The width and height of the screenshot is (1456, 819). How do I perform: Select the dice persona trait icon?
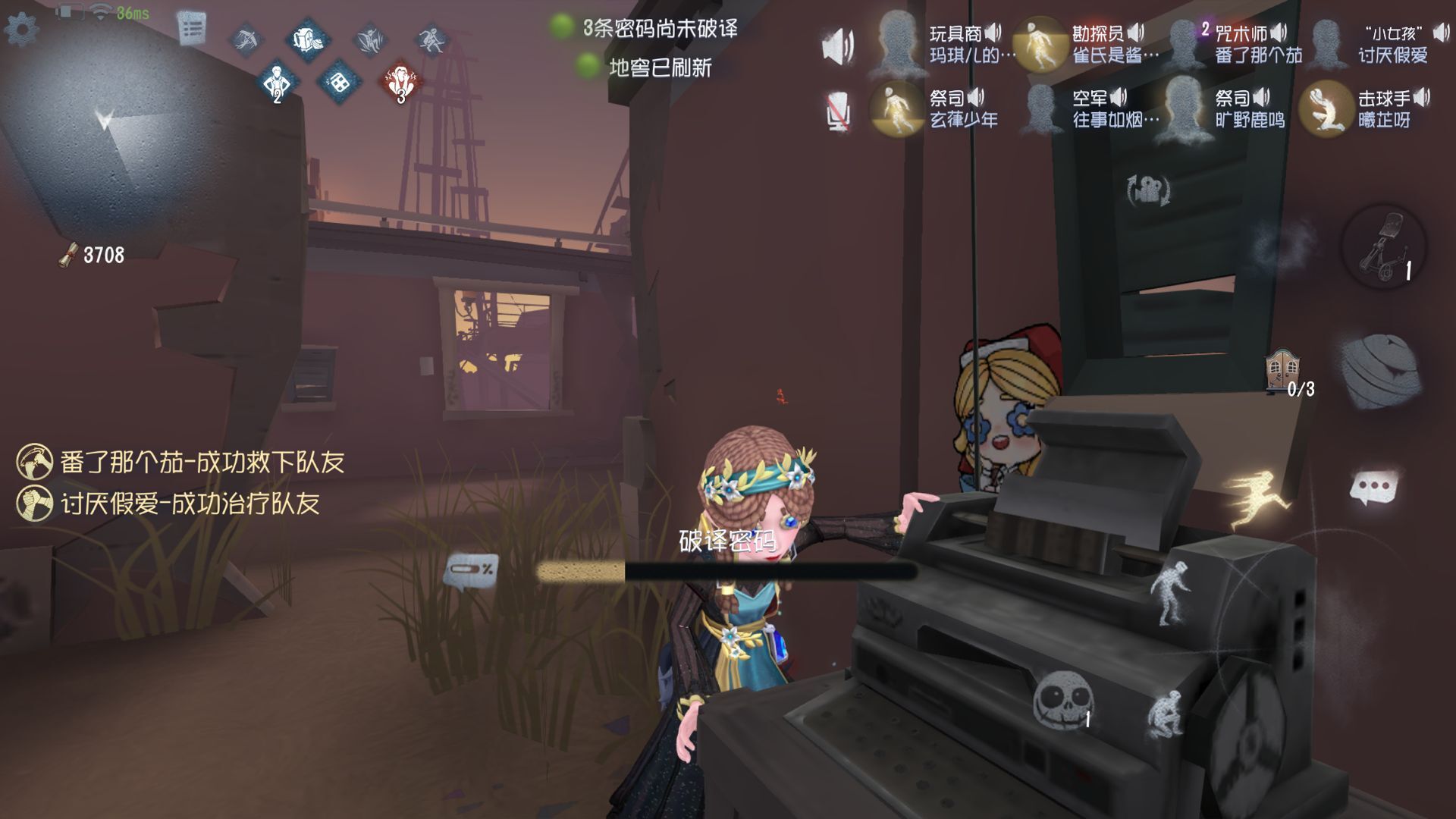pyautogui.click(x=337, y=80)
